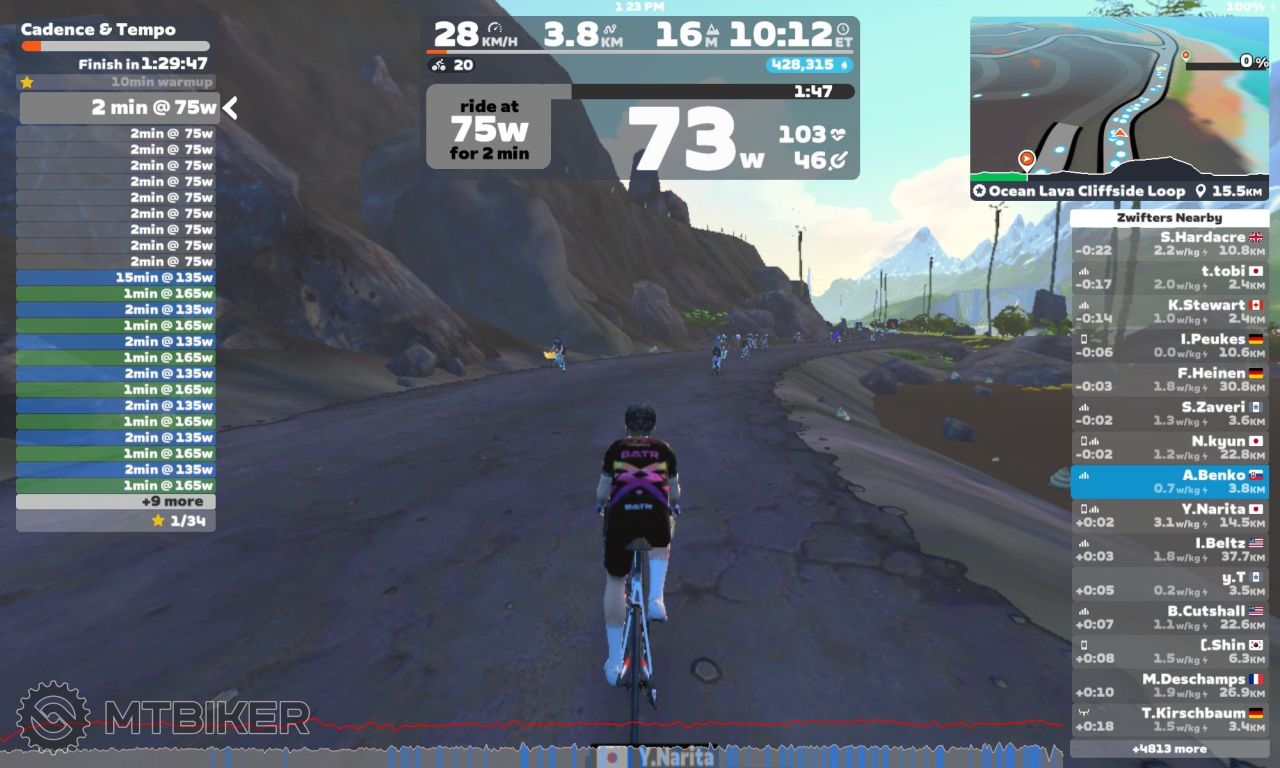Click the current 2 min @ 75w interval
This screenshot has height=768, width=1280.
coord(116,108)
